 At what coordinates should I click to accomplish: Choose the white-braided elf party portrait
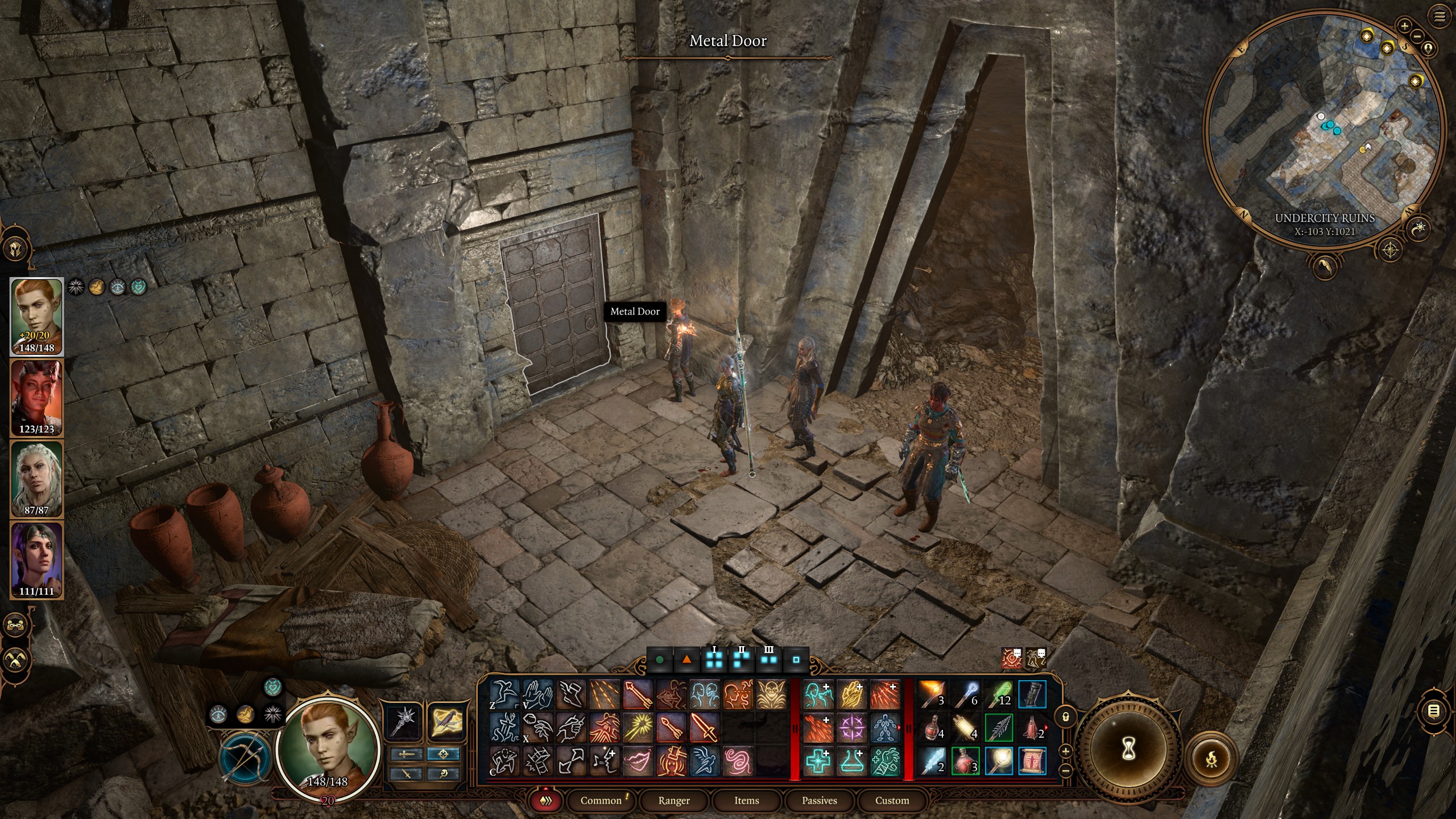(37, 479)
